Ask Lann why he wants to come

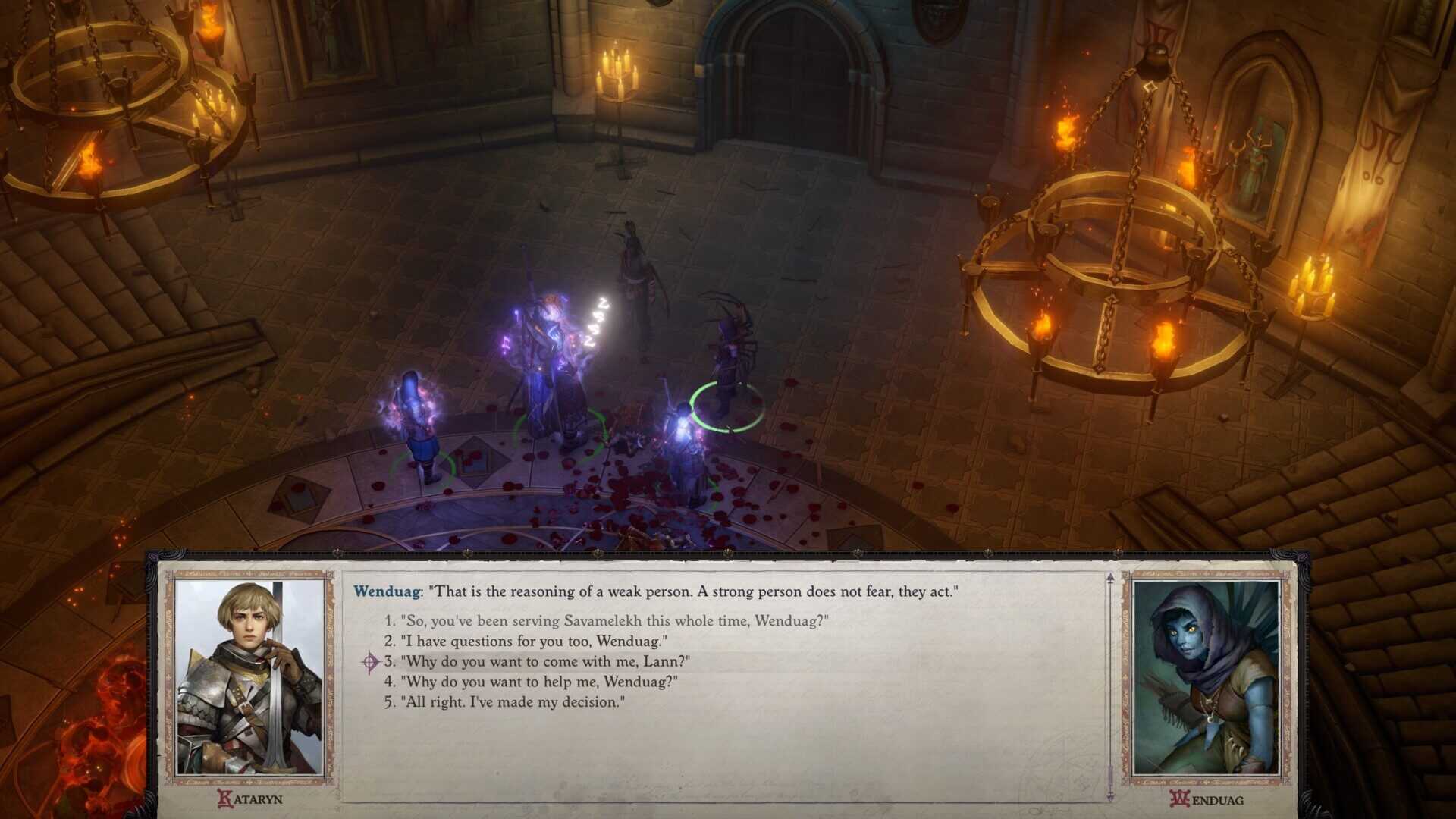pos(544,662)
